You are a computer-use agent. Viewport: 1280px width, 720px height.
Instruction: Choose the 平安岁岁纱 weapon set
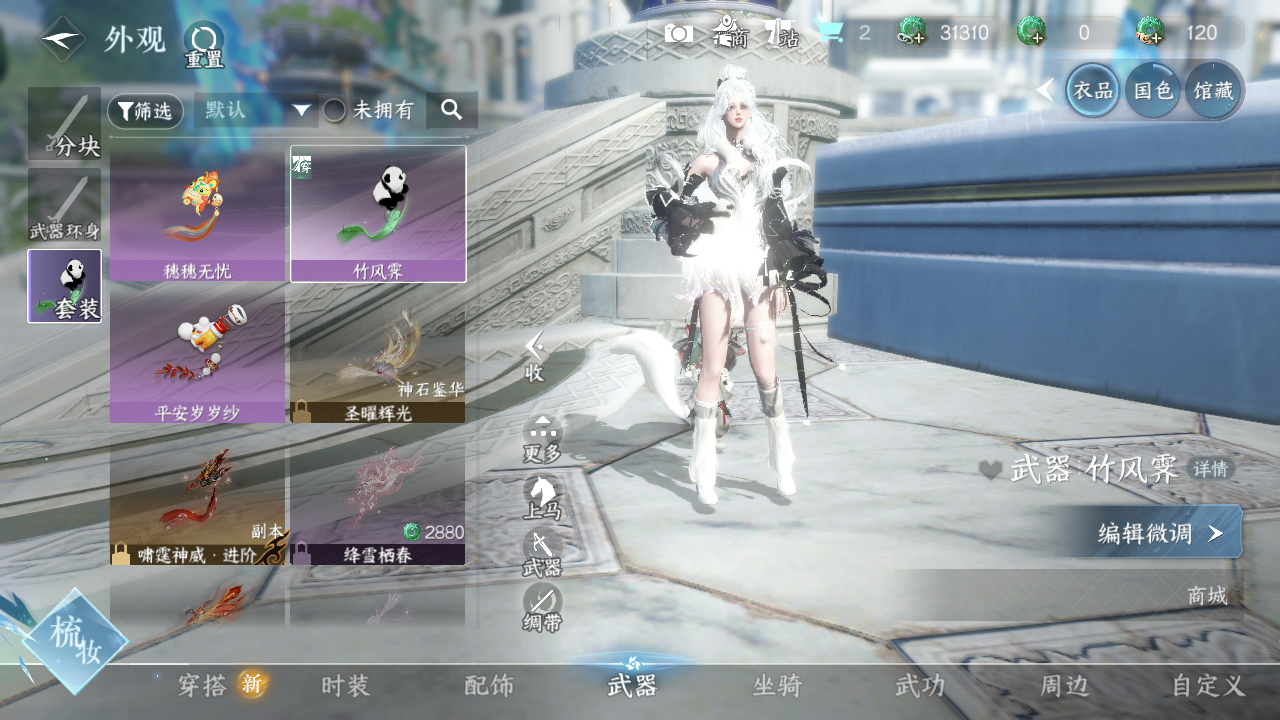[197, 356]
